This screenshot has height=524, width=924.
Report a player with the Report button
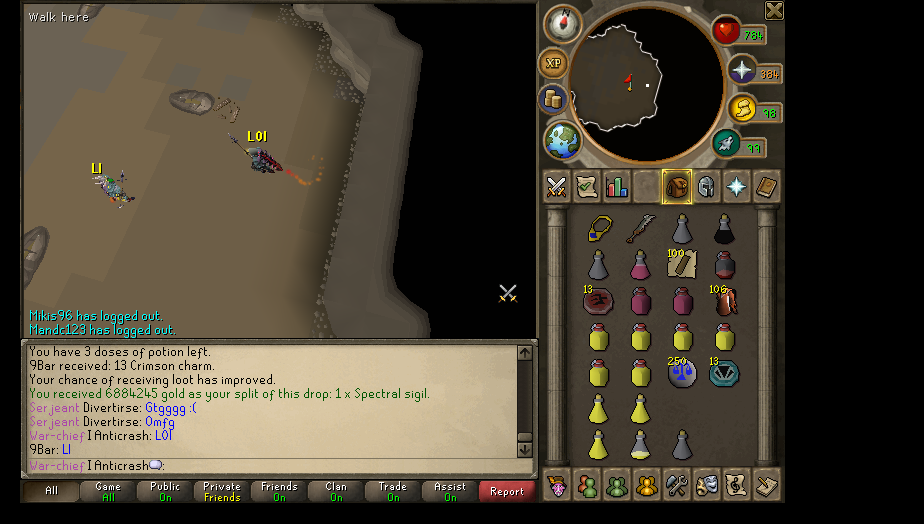pyautogui.click(x=507, y=491)
